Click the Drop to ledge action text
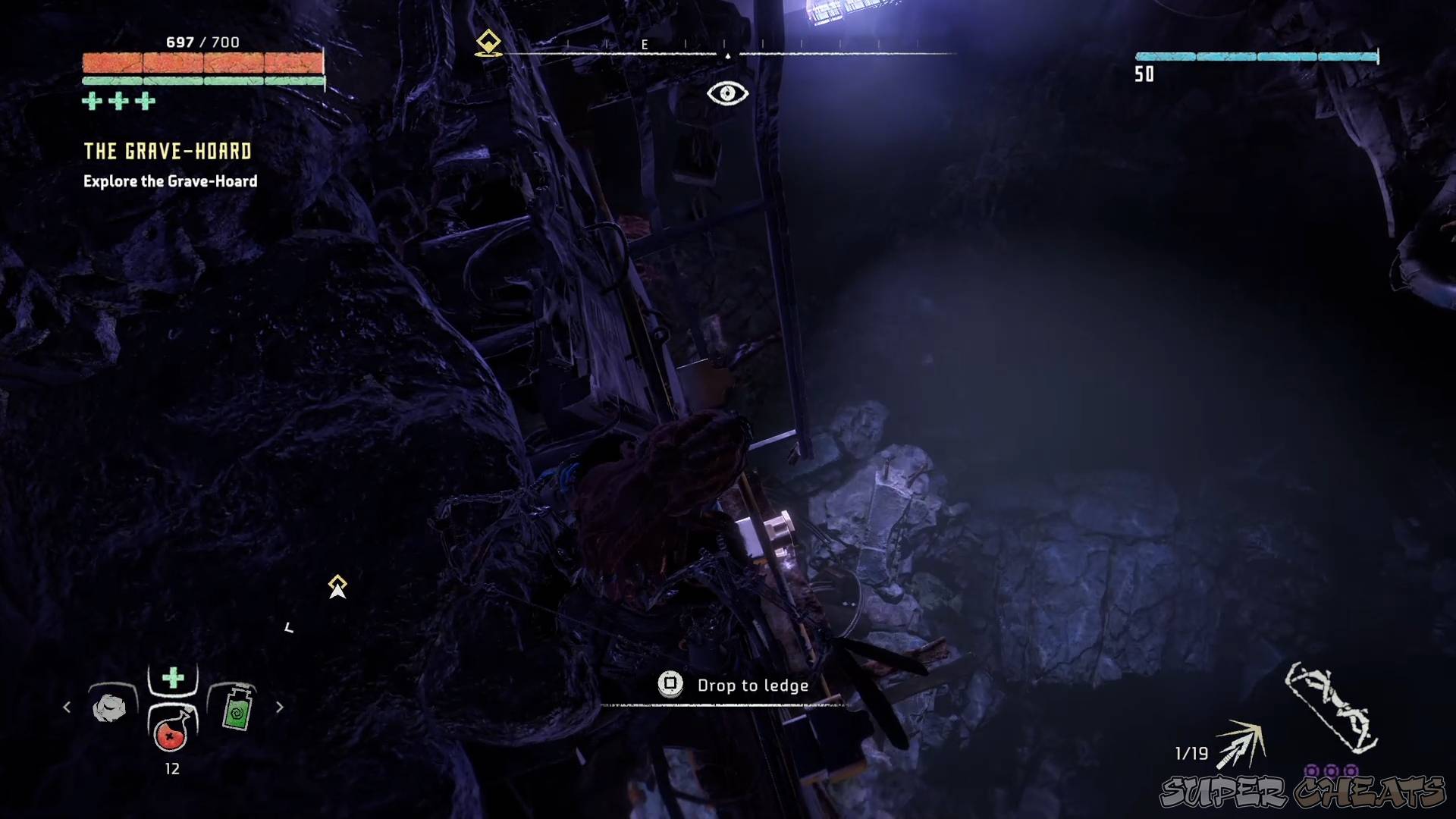This screenshot has width=1456, height=819. click(x=753, y=686)
